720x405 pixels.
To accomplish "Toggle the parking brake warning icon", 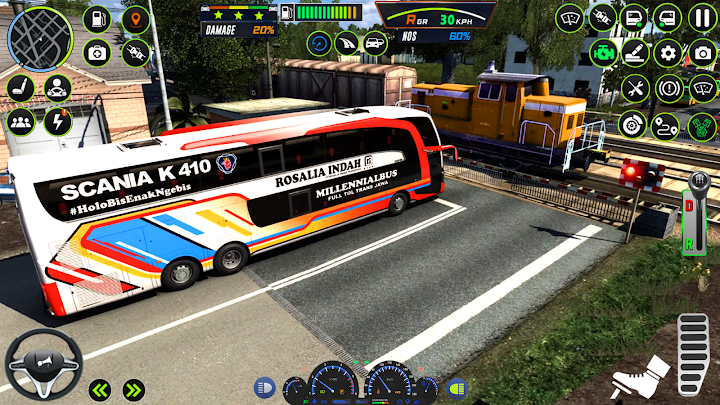I will 668,88.
